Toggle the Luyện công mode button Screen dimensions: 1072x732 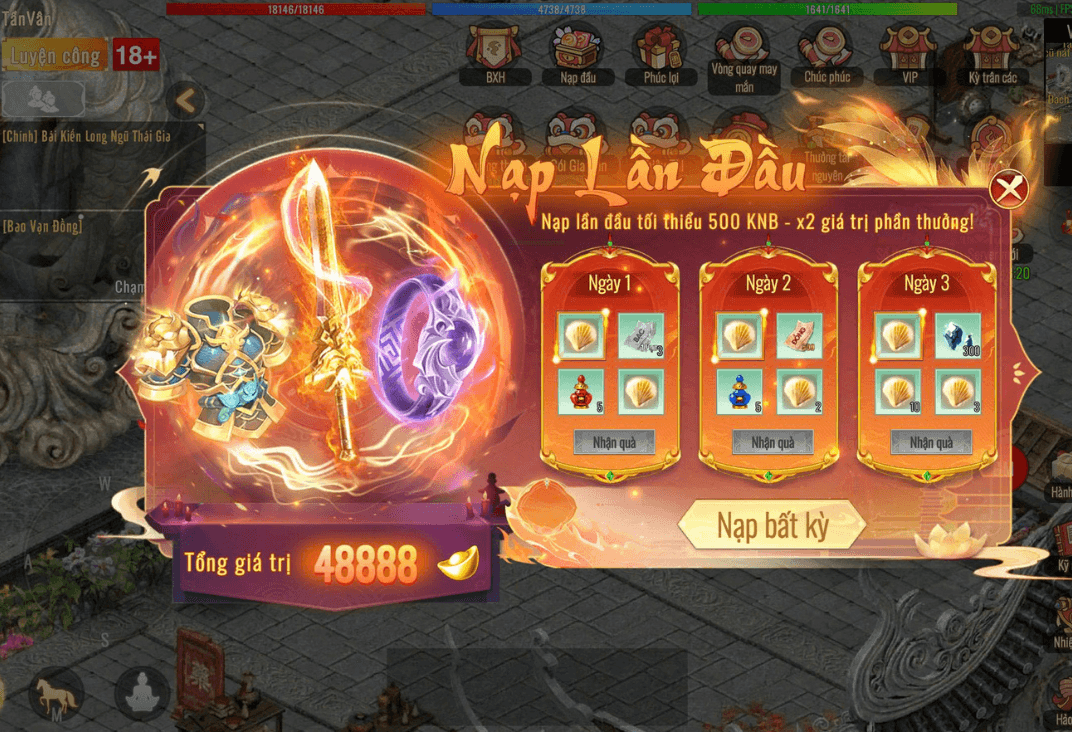56,56
